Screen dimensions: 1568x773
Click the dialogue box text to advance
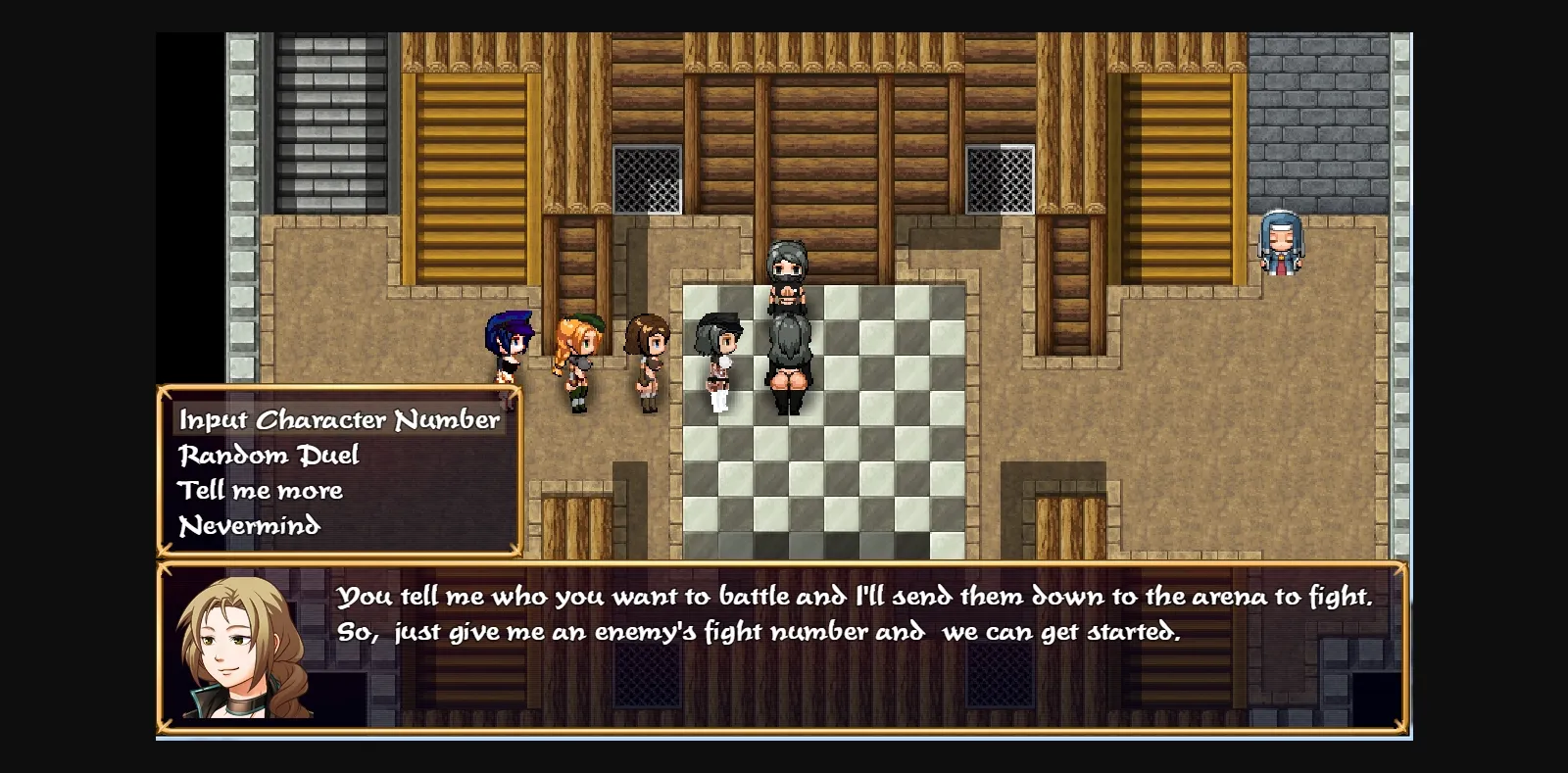point(853,612)
